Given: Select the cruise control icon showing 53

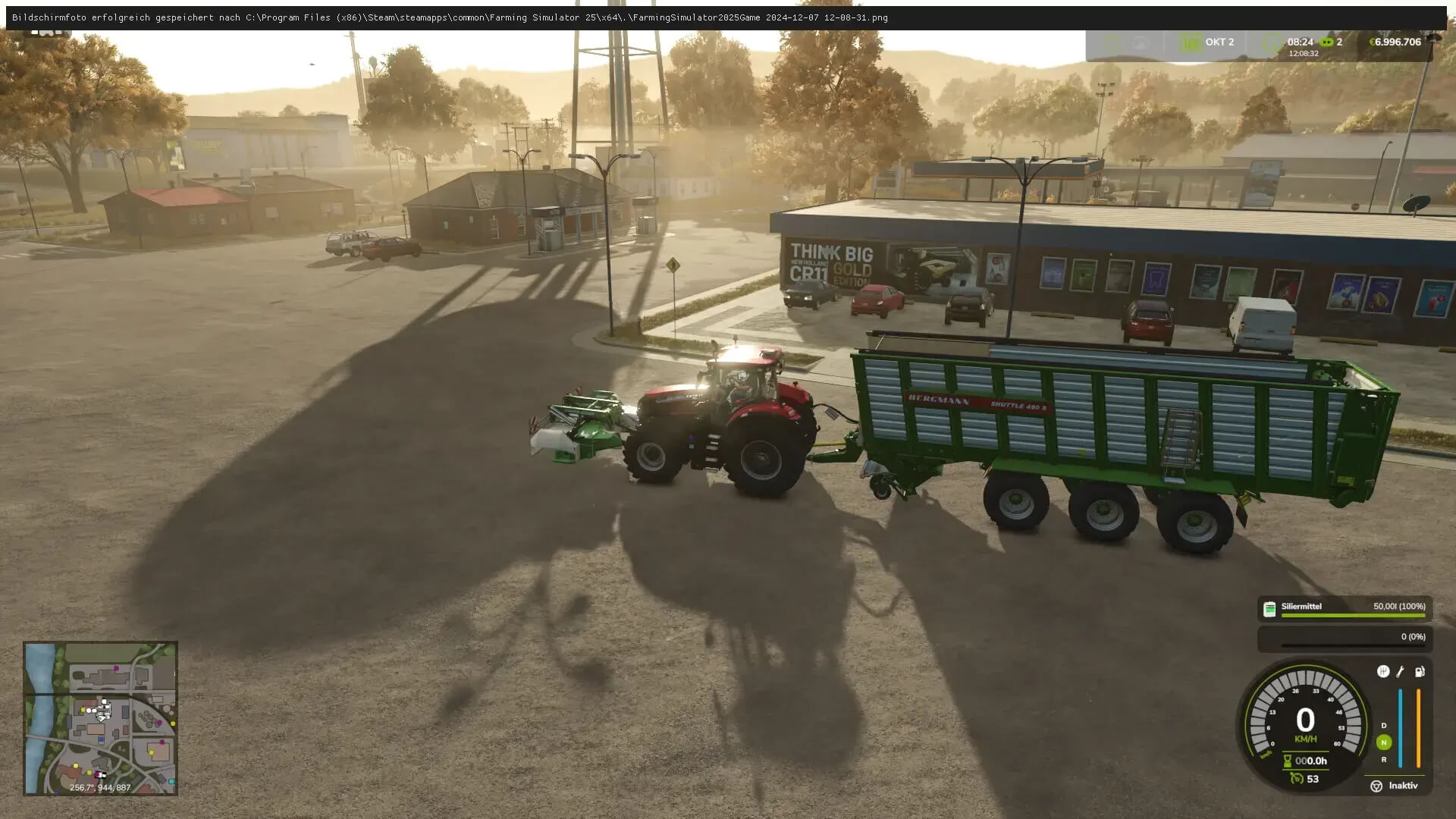Looking at the screenshot, I should 1297,778.
